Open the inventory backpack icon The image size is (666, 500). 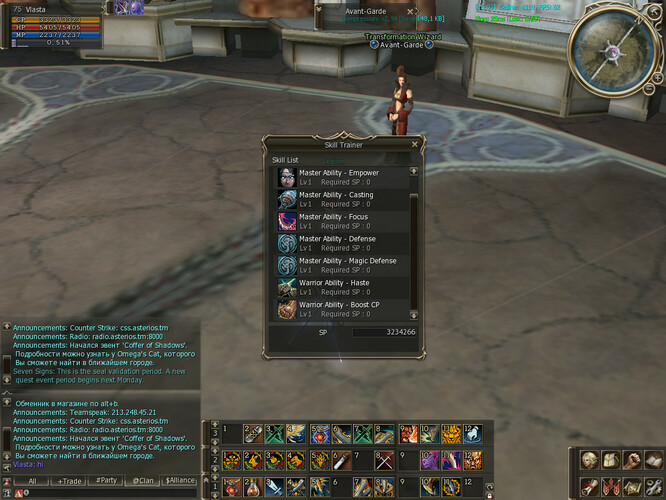(609, 461)
